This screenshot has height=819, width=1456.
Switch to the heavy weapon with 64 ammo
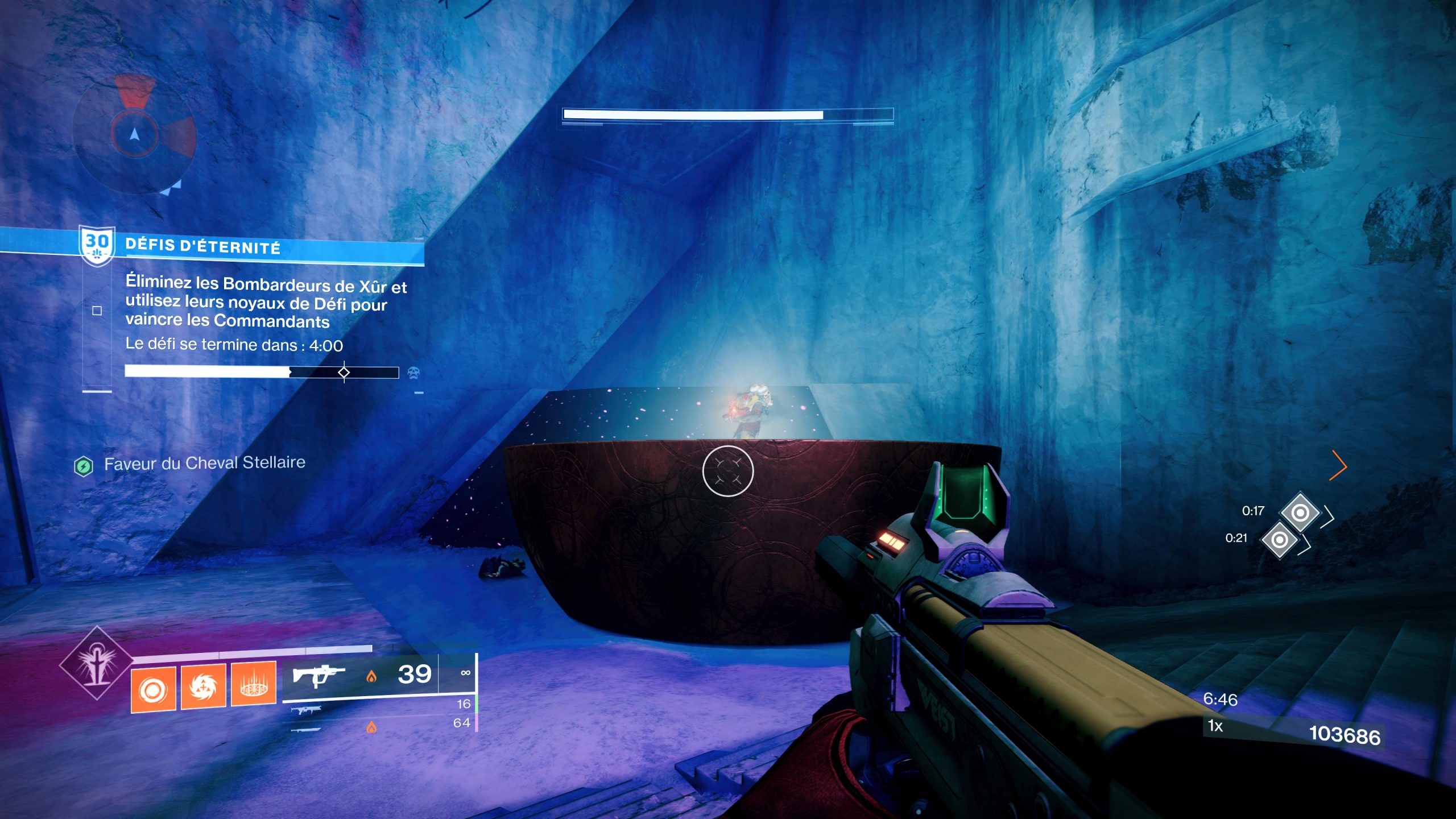[306, 729]
